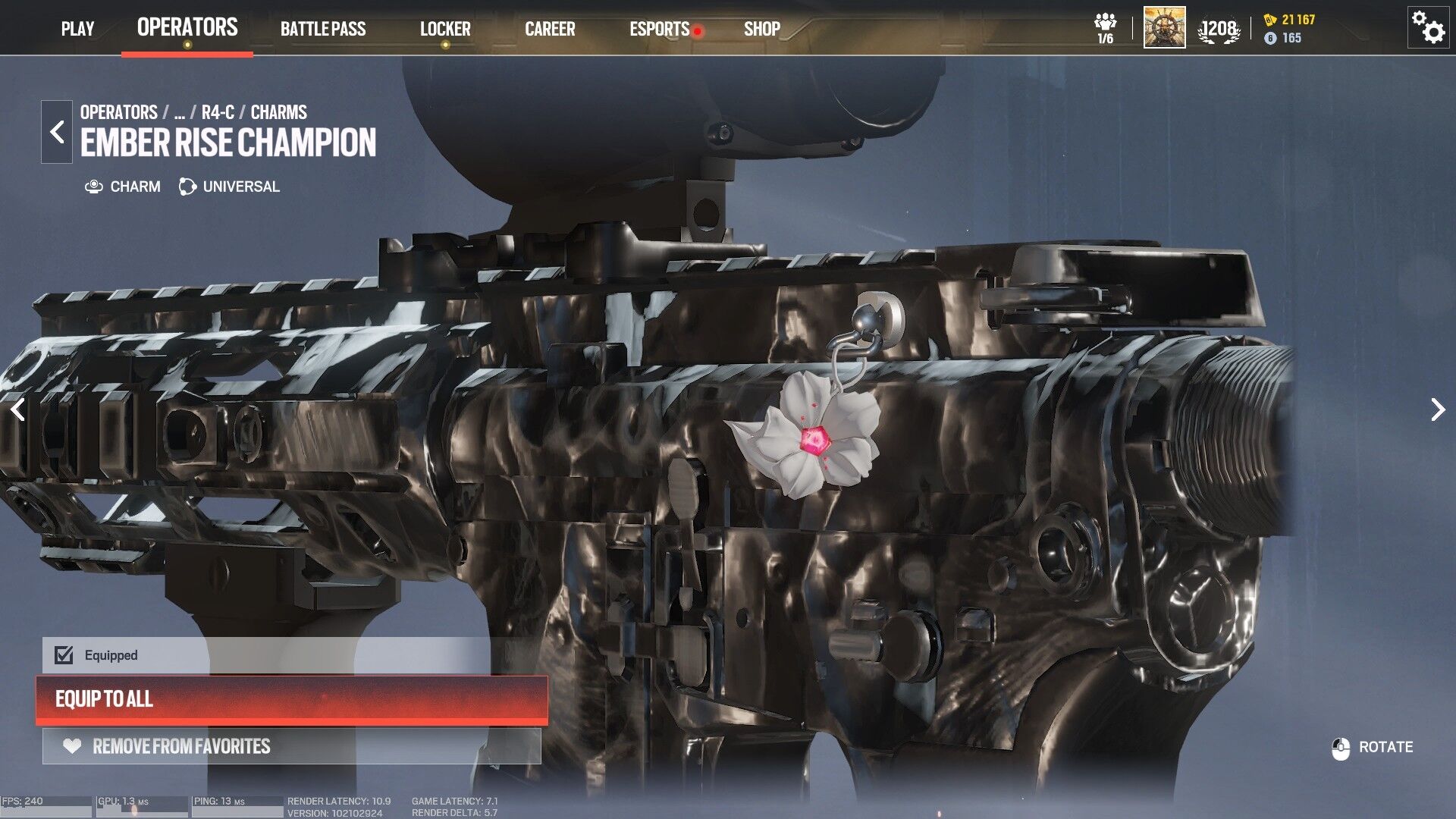This screenshot has height=819, width=1456.
Task: Show the next charm
Action: coord(1437,409)
